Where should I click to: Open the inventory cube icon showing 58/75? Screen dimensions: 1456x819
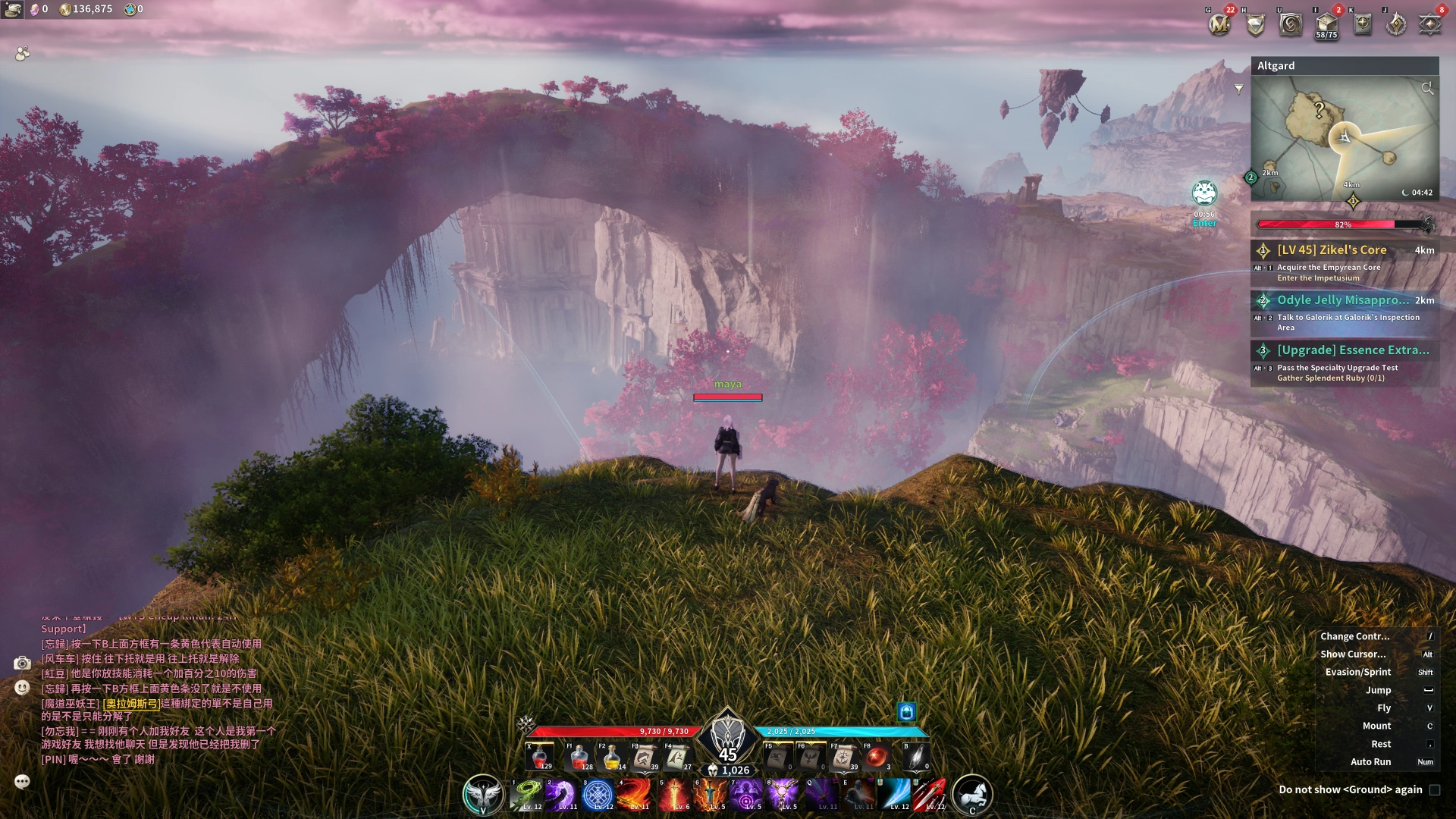click(1326, 24)
